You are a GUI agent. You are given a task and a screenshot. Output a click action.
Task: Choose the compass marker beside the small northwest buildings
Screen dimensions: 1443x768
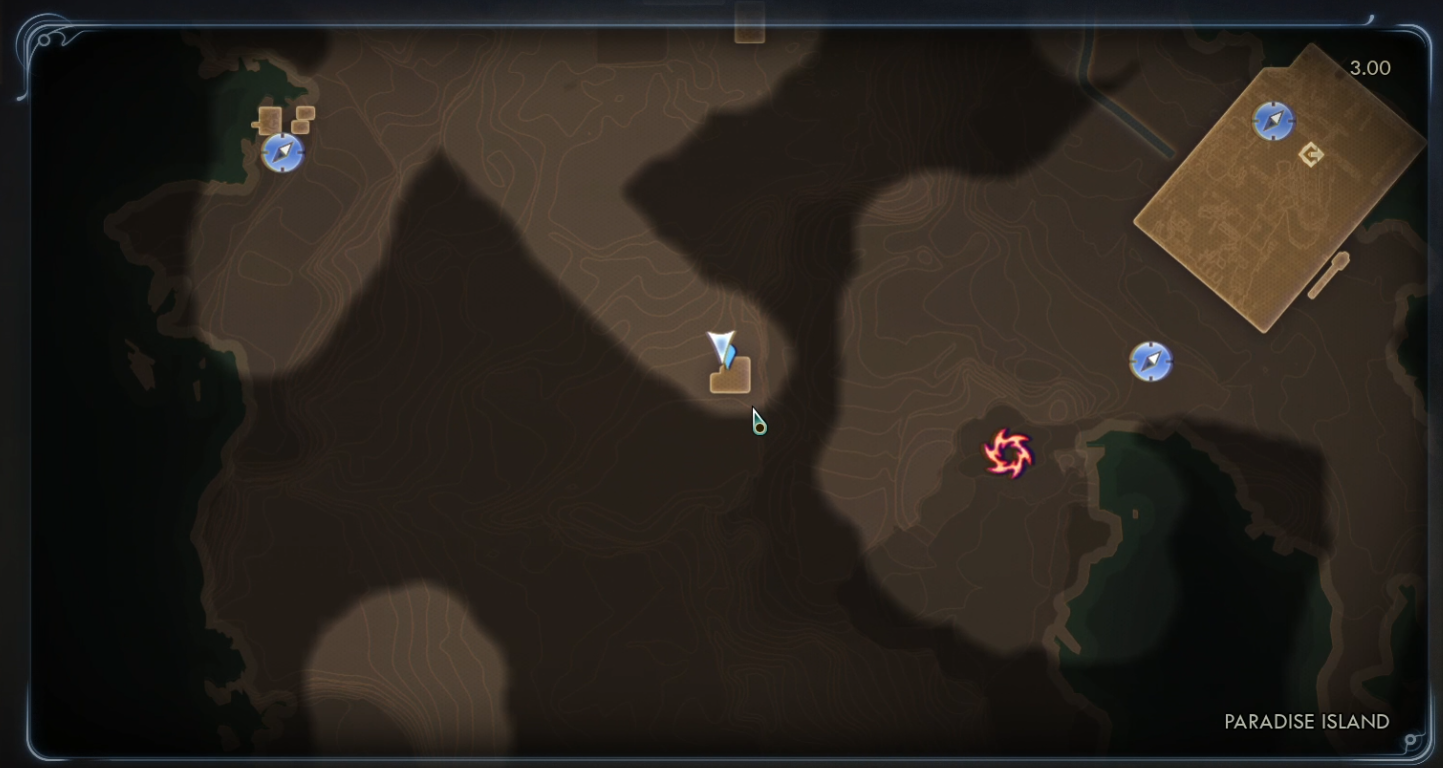click(282, 153)
